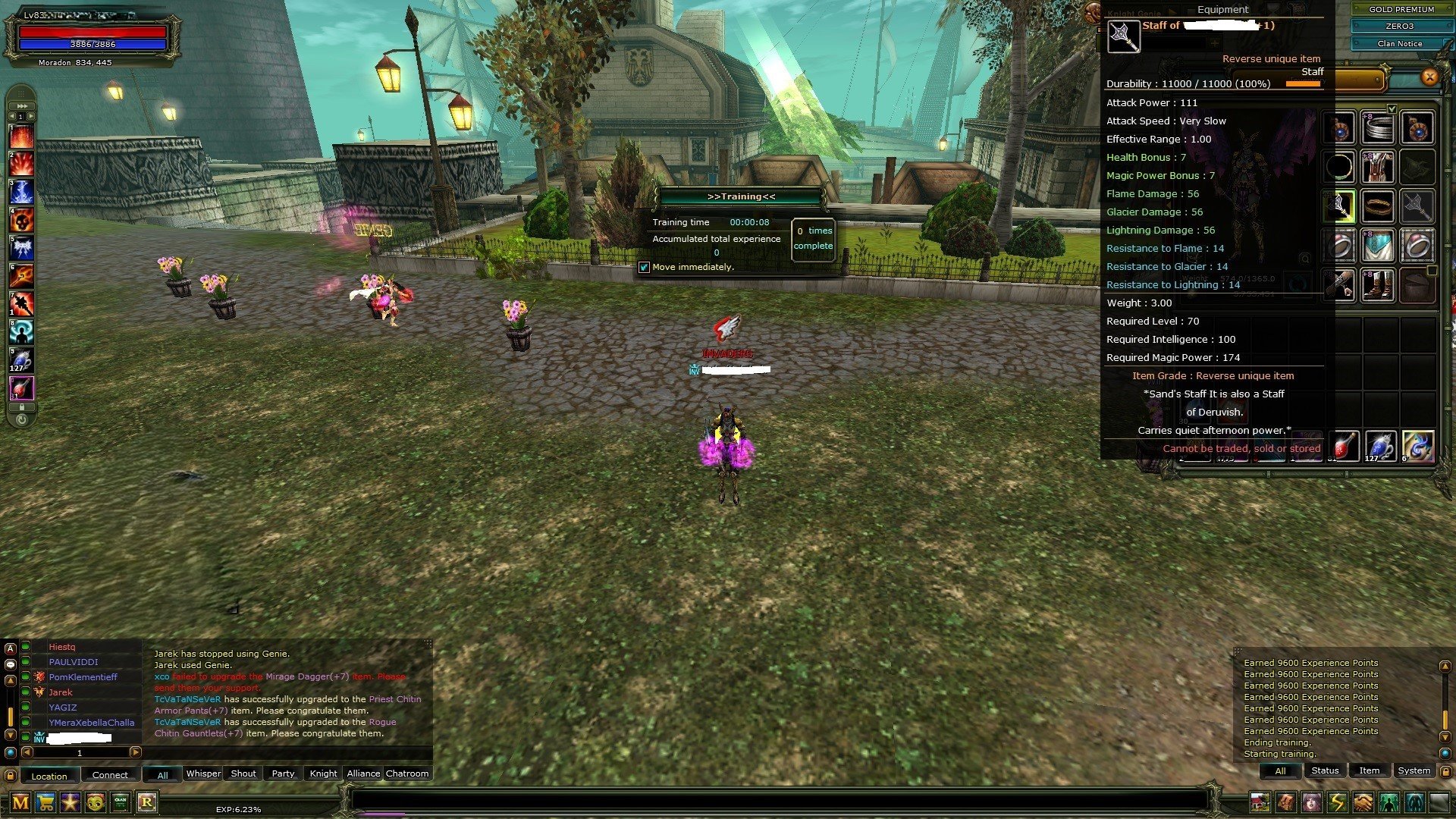This screenshot has height=819, width=1456.
Task: Toggle the 'Move immediately' checkbox
Action: (644, 267)
